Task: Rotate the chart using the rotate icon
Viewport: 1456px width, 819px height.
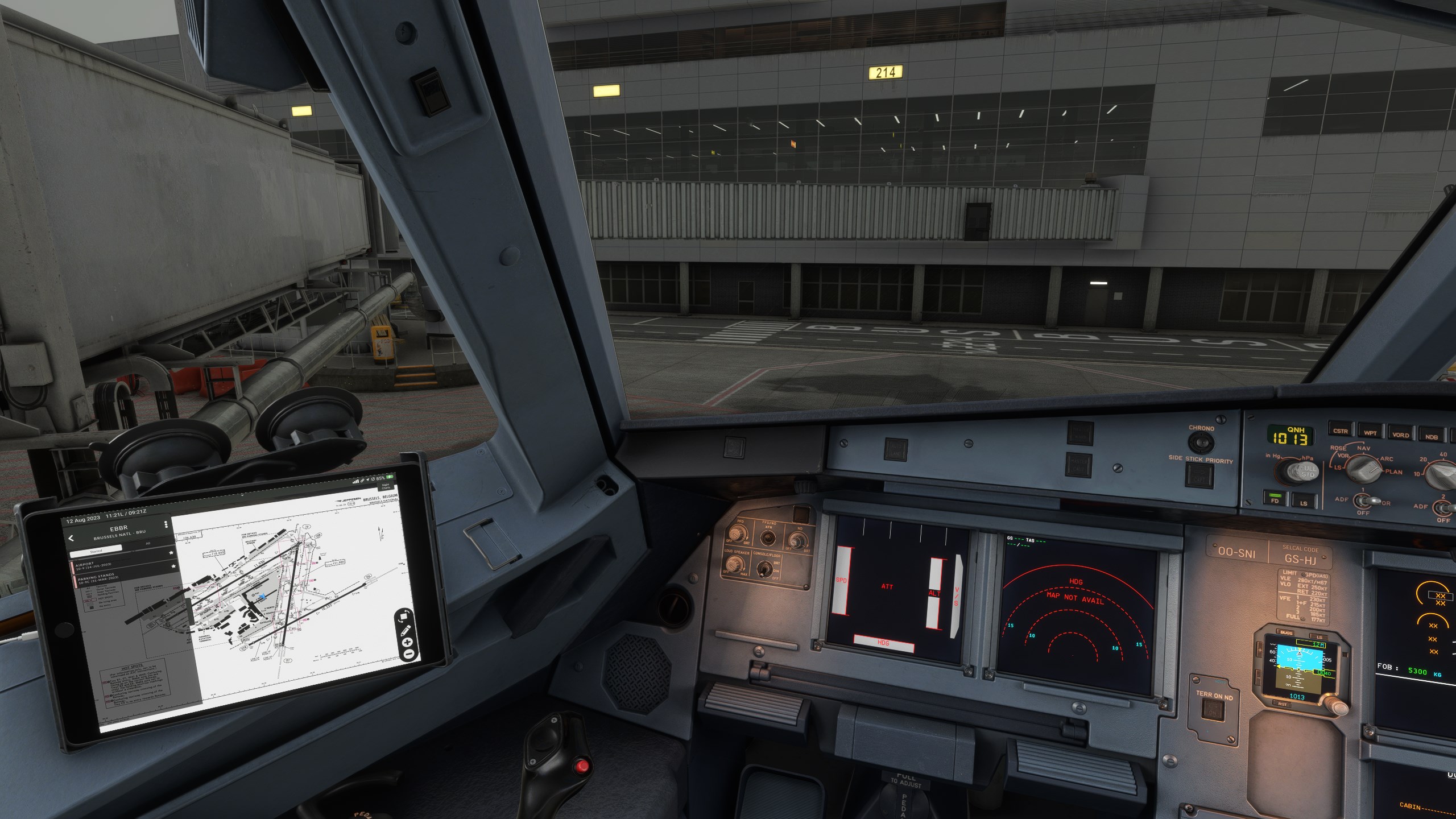Action: 404,616
